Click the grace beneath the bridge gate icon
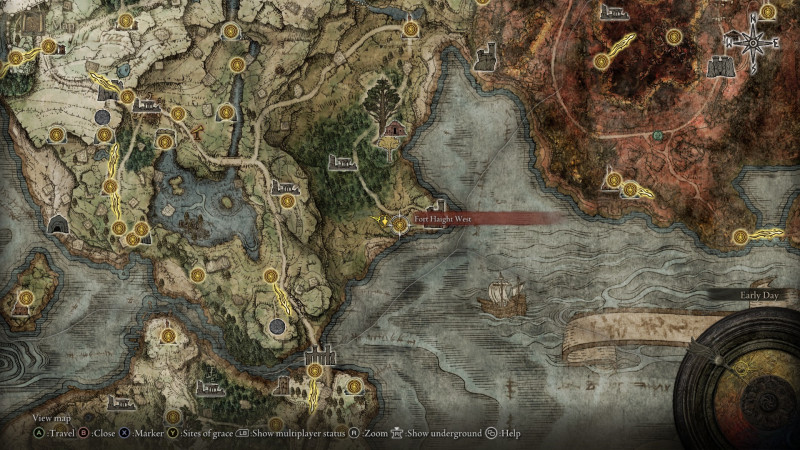Viewport: 800px width, 450px height. click(x=315, y=371)
